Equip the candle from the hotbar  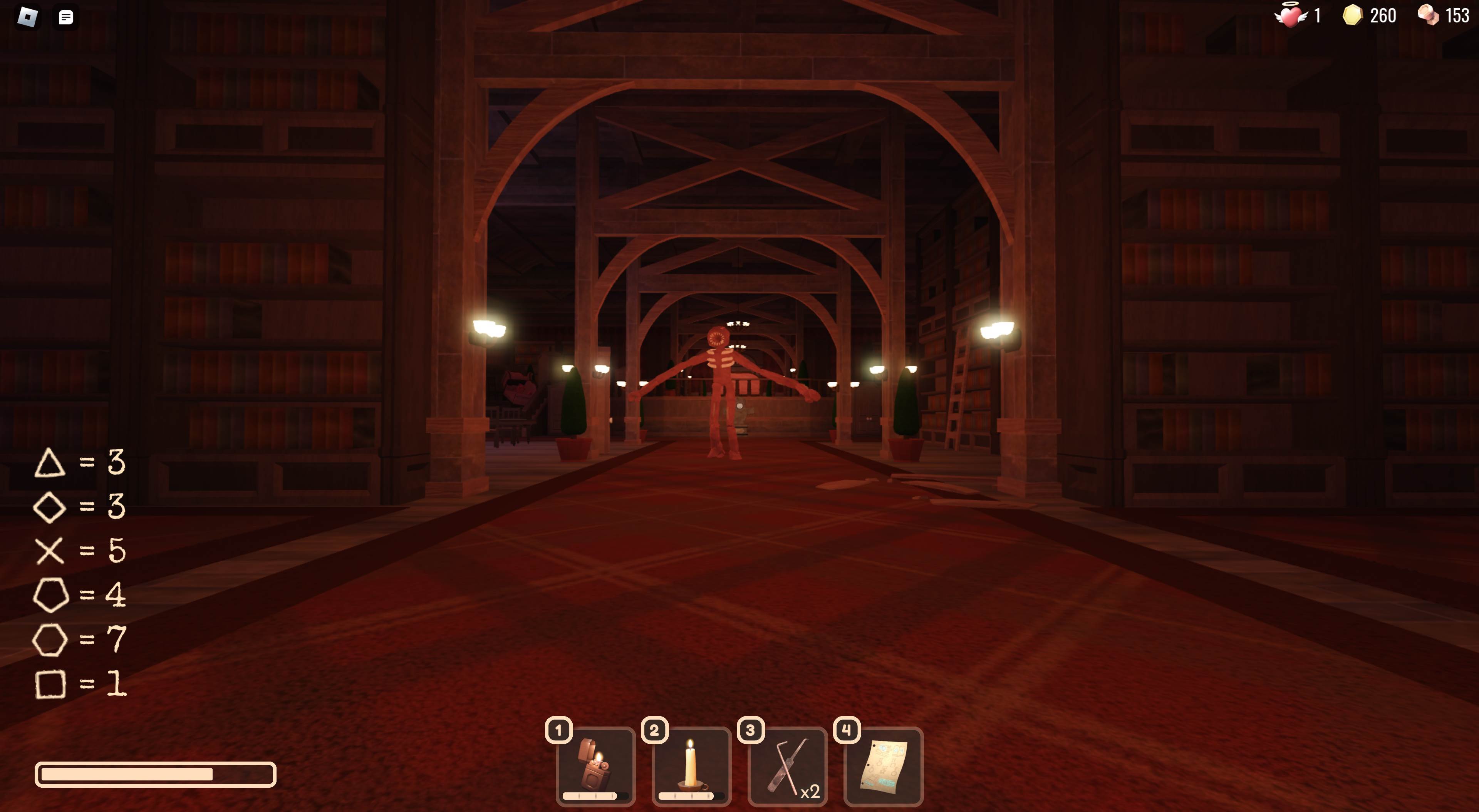point(691,767)
